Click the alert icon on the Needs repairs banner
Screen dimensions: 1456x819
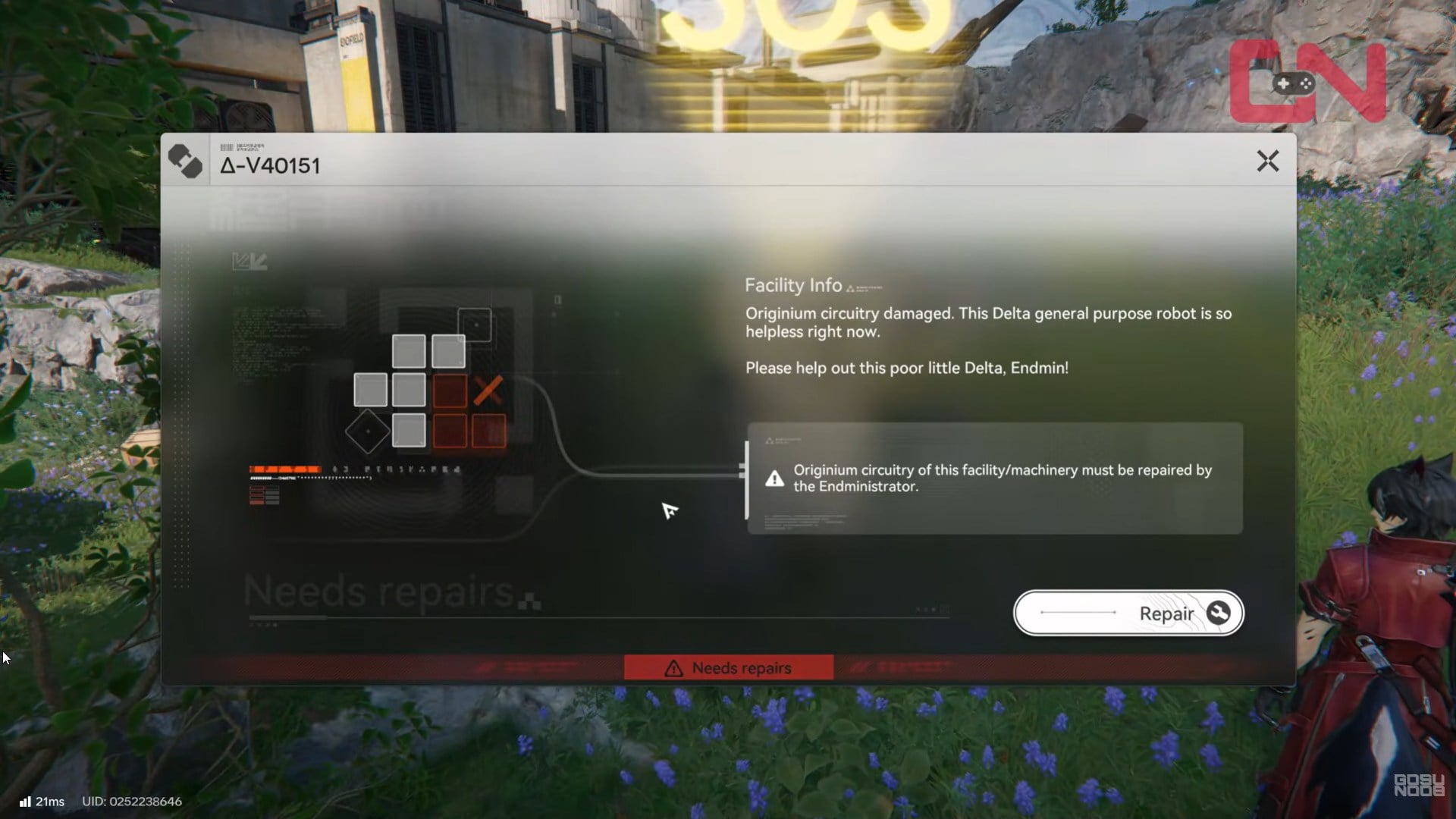[673, 667]
